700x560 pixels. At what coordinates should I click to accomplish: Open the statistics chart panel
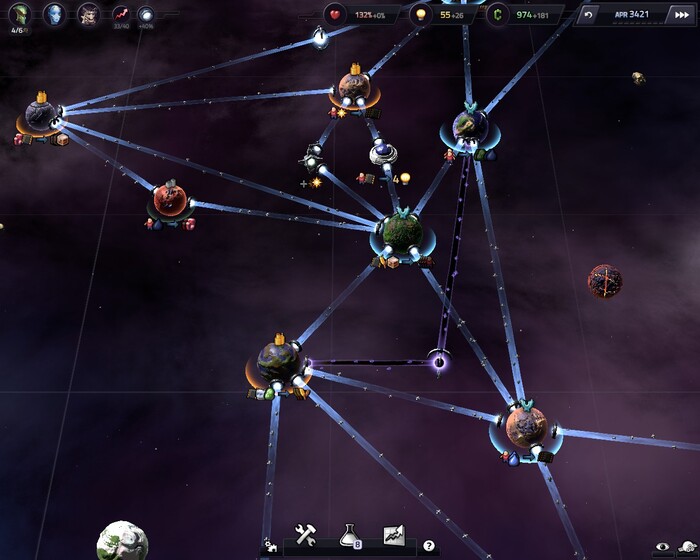pyautogui.click(x=393, y=534)
